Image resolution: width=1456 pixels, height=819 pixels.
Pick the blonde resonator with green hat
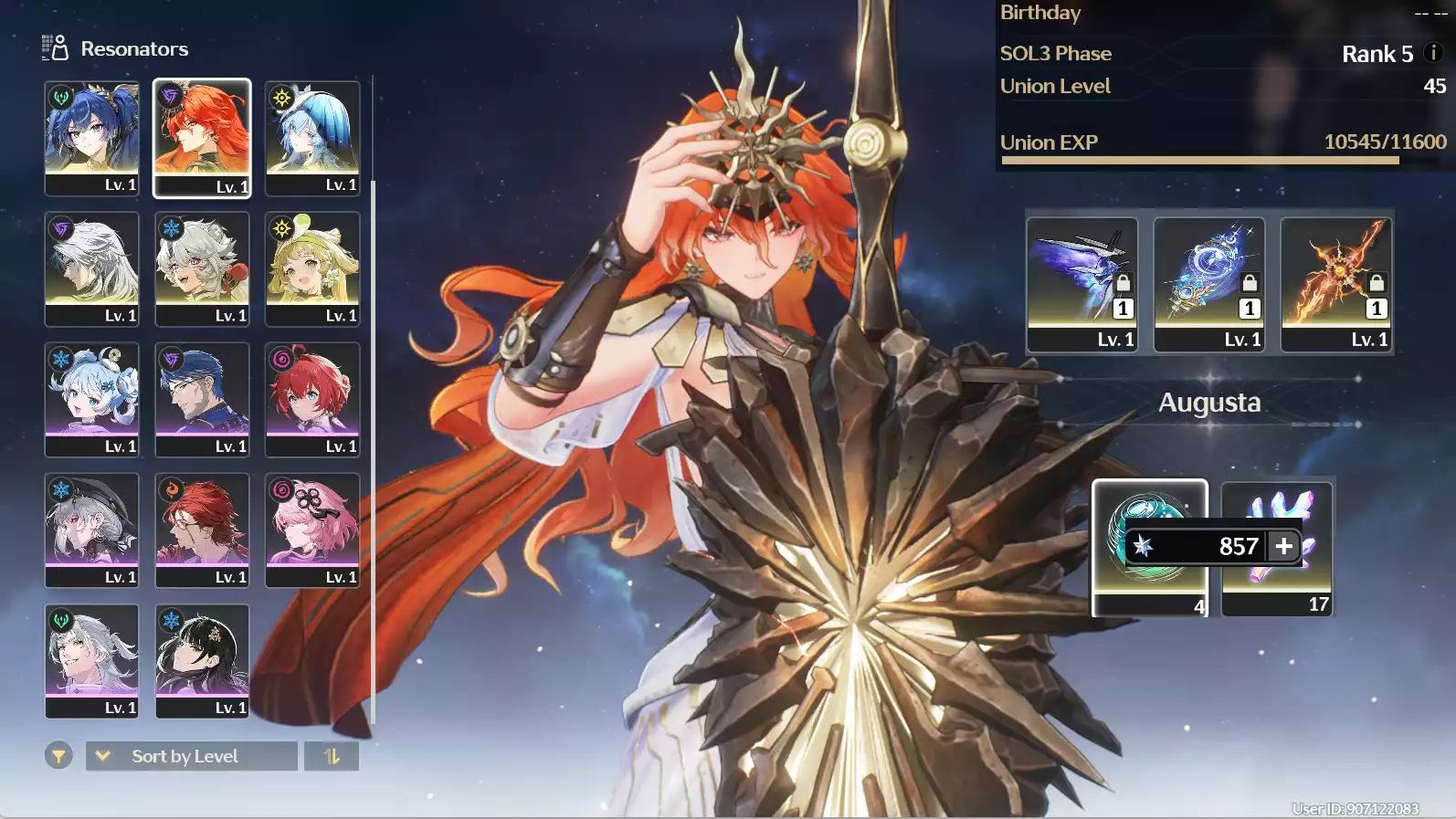tap(312, 268)
